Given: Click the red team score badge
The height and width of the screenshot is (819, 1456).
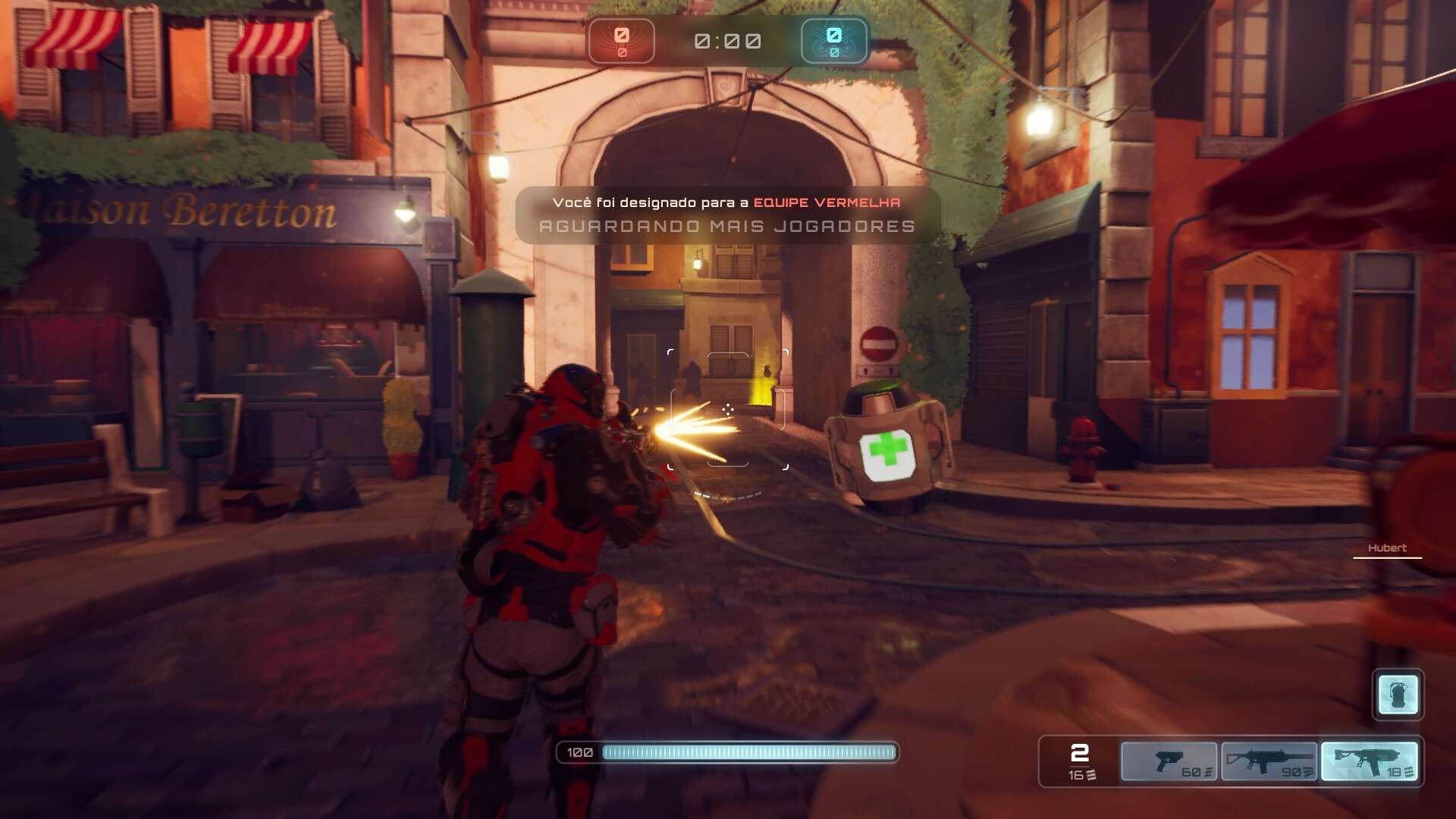Looking at the screenshot, I should (621, 41).
